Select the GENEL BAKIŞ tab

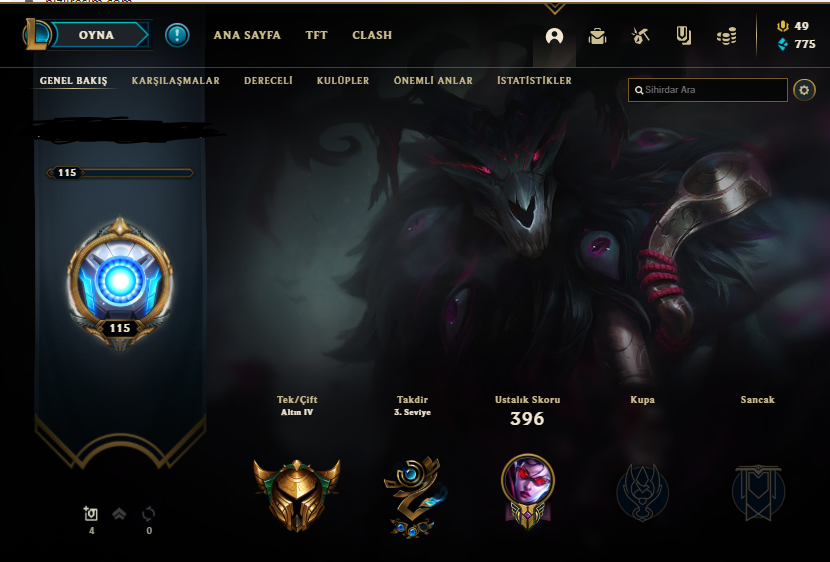click(x=73, y=80)
